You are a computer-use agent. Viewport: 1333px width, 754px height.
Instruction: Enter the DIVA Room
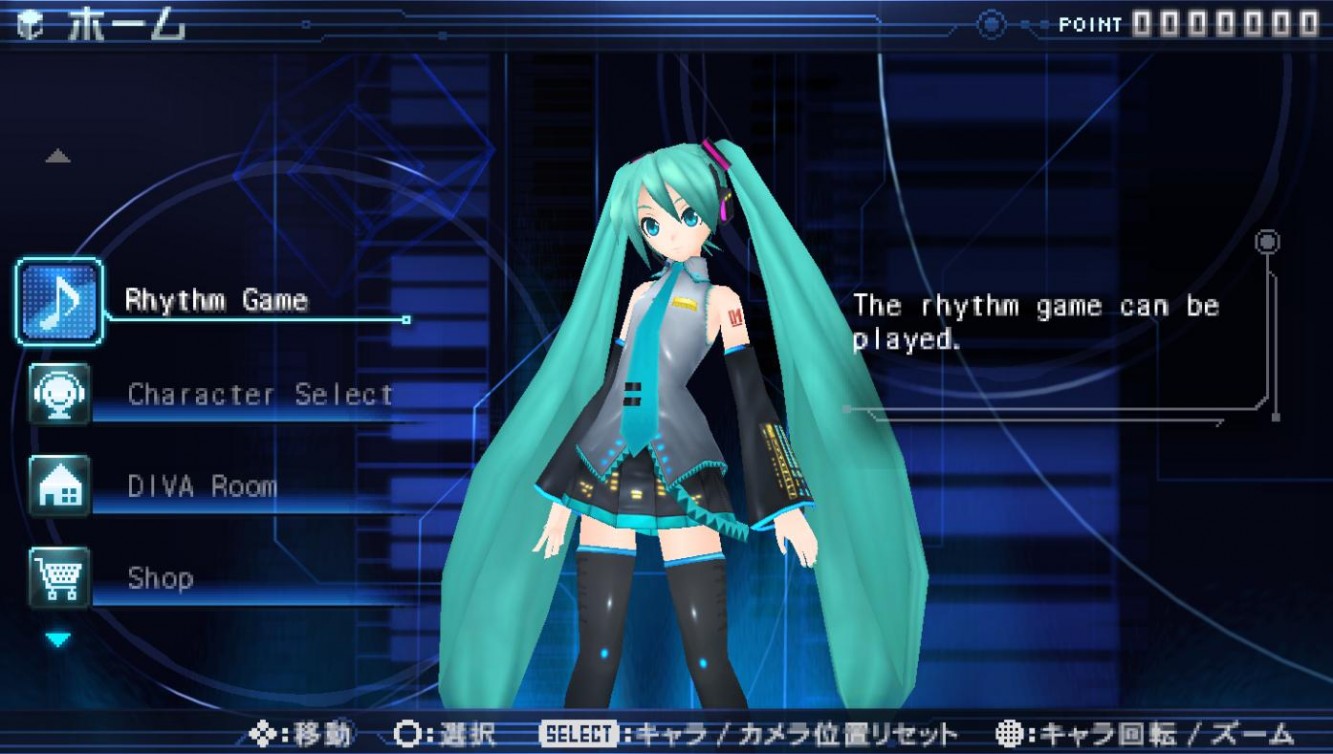(x=202, y=487)
